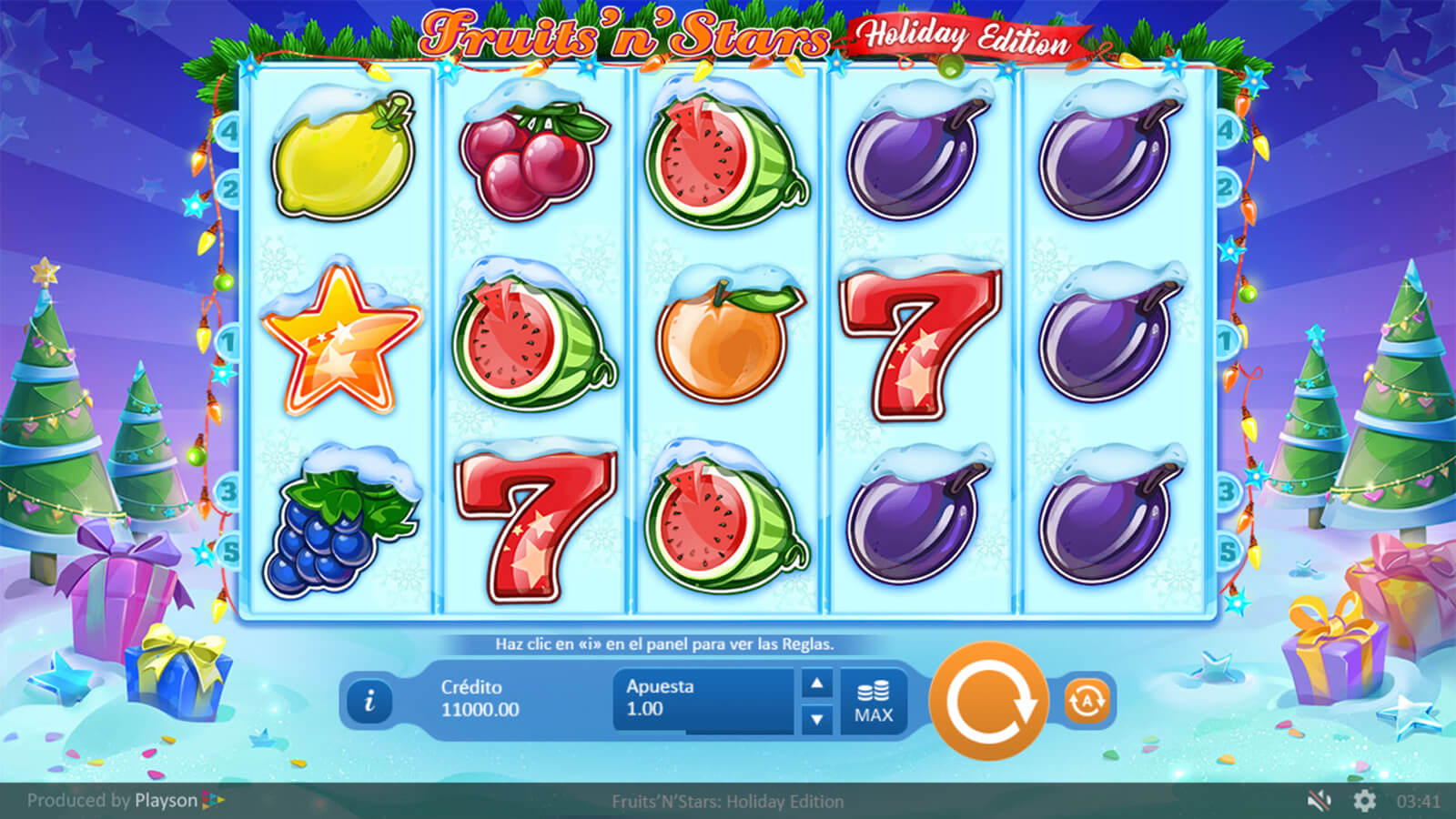Enable autoplay with the small orange A button
The height and width of the screenshot is (819, 1456).
tap(1087, 701)
